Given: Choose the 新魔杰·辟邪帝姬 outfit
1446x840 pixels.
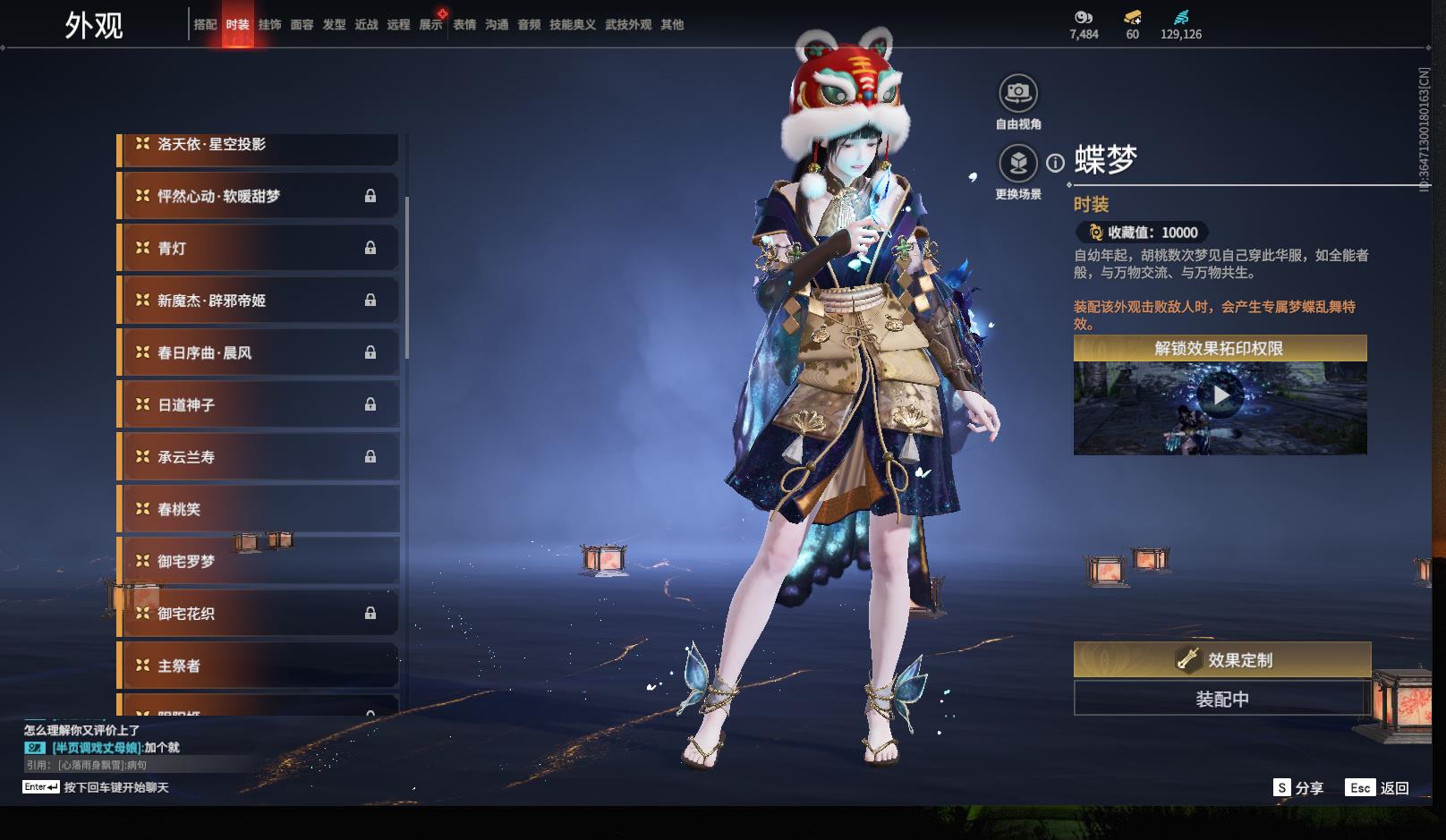Looking at the screenshot, I should [x=258, y=301].
